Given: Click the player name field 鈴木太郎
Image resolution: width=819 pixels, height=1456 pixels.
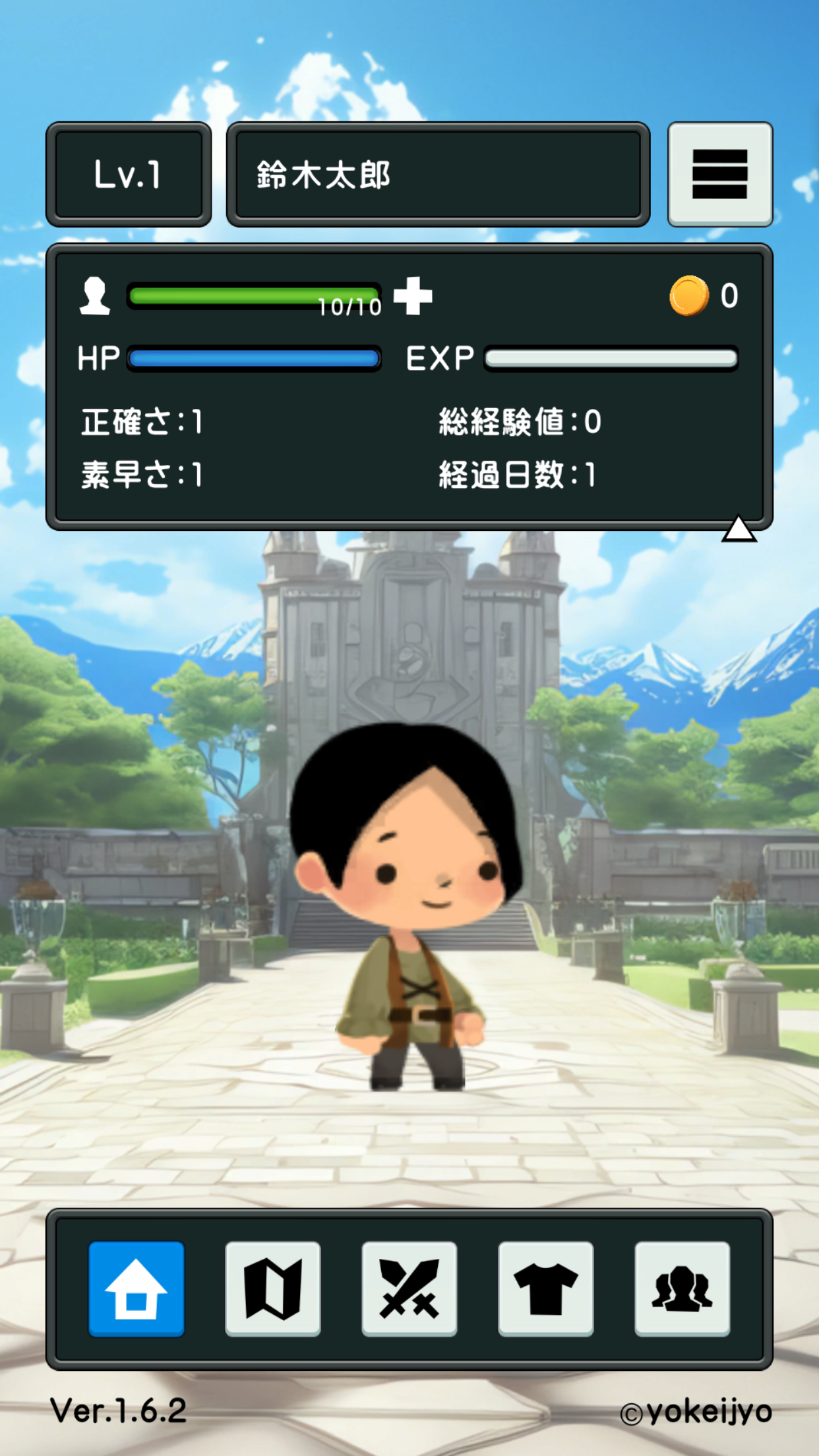Looking at the screenshot, I should [438, 175].
